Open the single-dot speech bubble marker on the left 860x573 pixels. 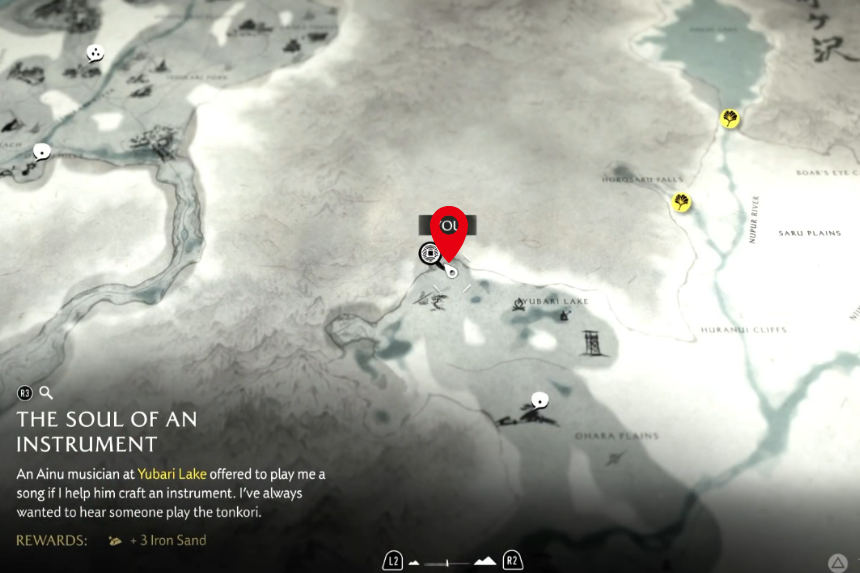(42, 151)
